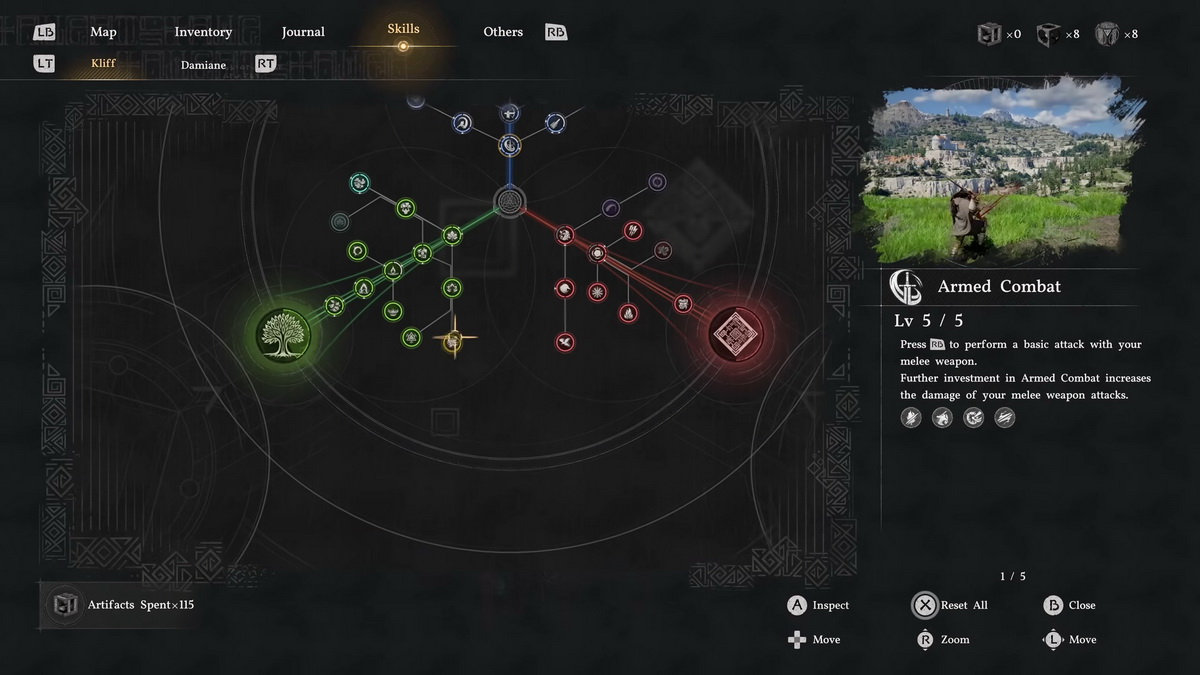Select the large green tree node
This screenshot has height=675, width=1200.
coord(283,335)
